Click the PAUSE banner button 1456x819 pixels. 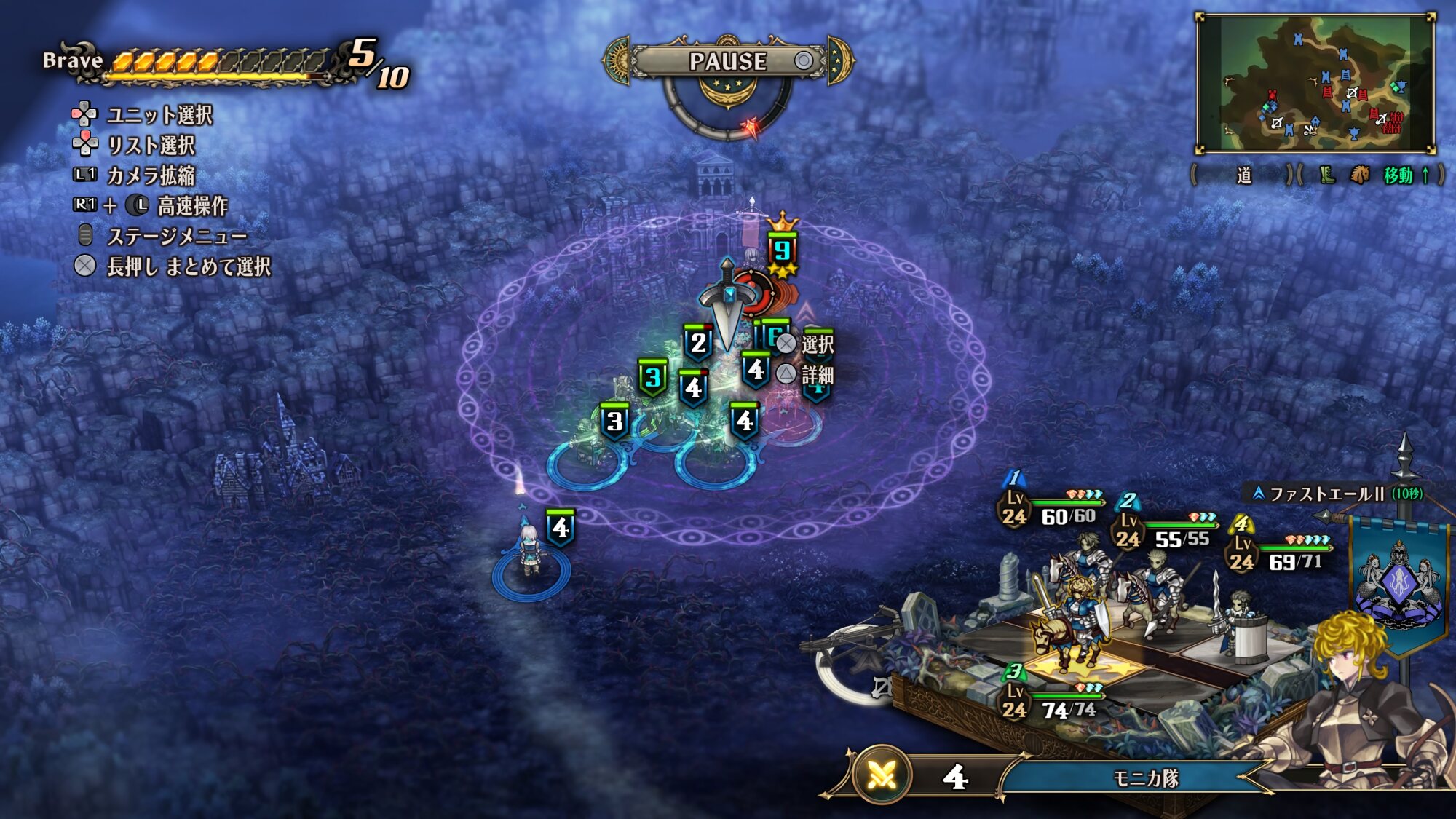click(x=728, y=61)
